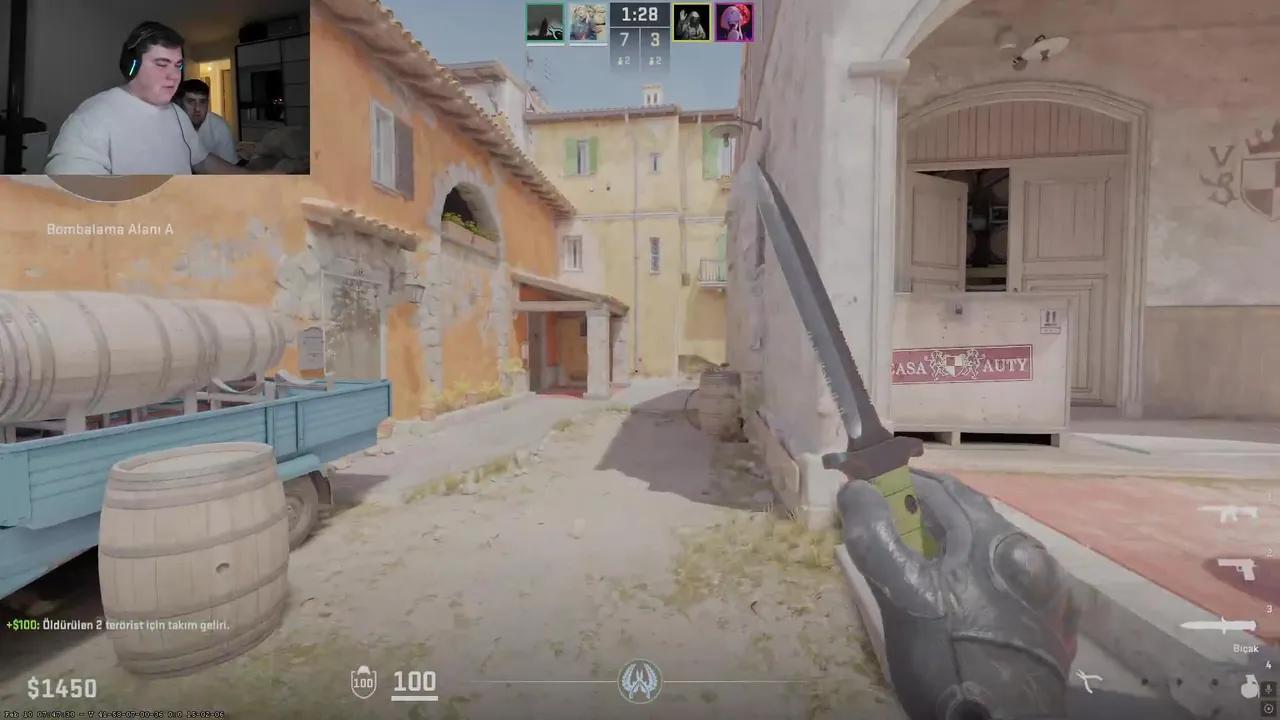Screen dimensions: 1280x720
Task: Click the CT team emblem above the radar
Action: tap(640, 680)
